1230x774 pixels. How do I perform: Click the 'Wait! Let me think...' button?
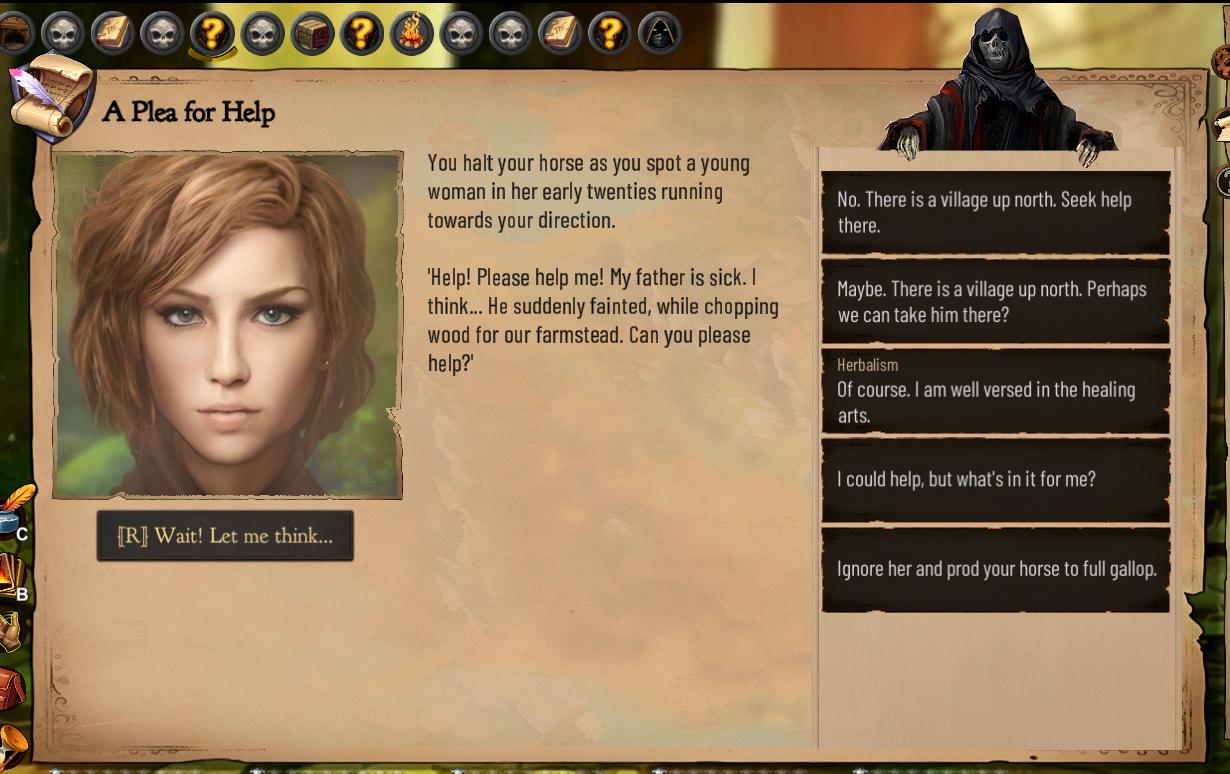pyautogui.click(x=225, y=536)
